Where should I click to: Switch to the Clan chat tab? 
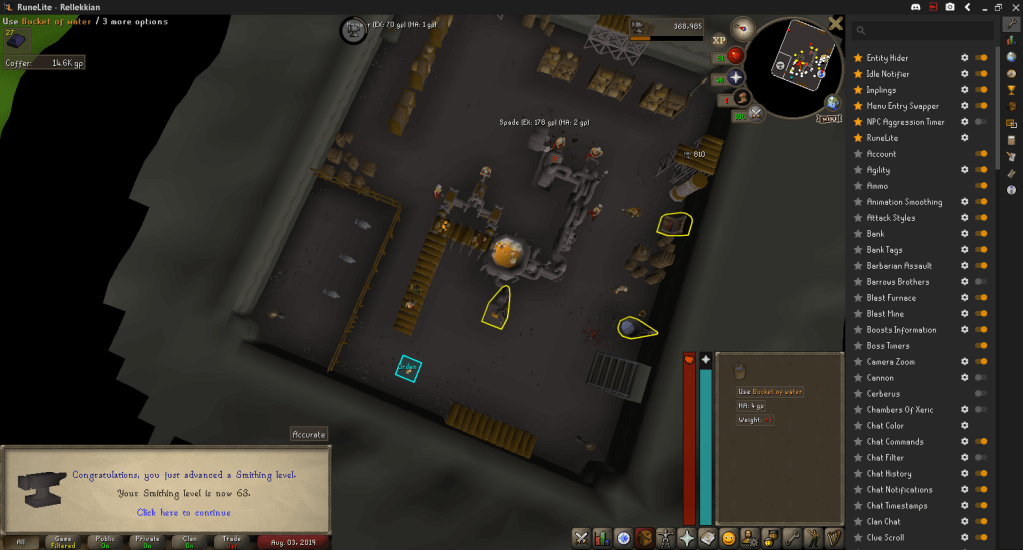point(188,542)
